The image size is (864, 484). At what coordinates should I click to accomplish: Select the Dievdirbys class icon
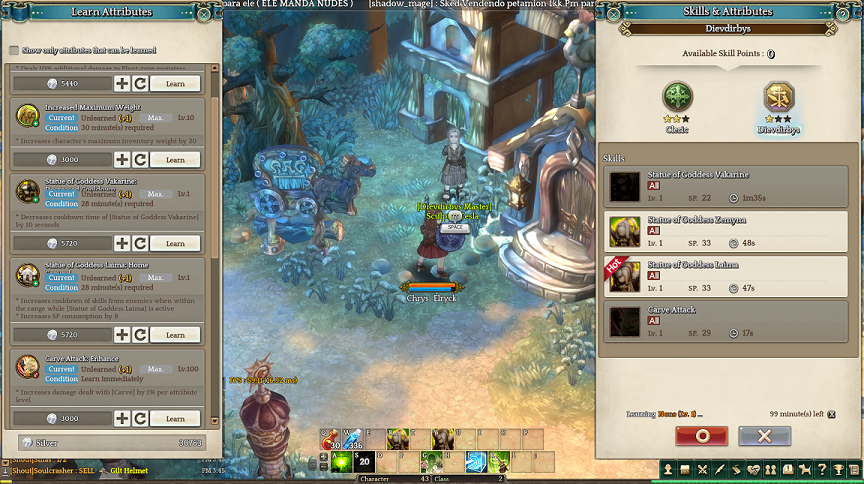pyautogui.click(x=779, y=98)
